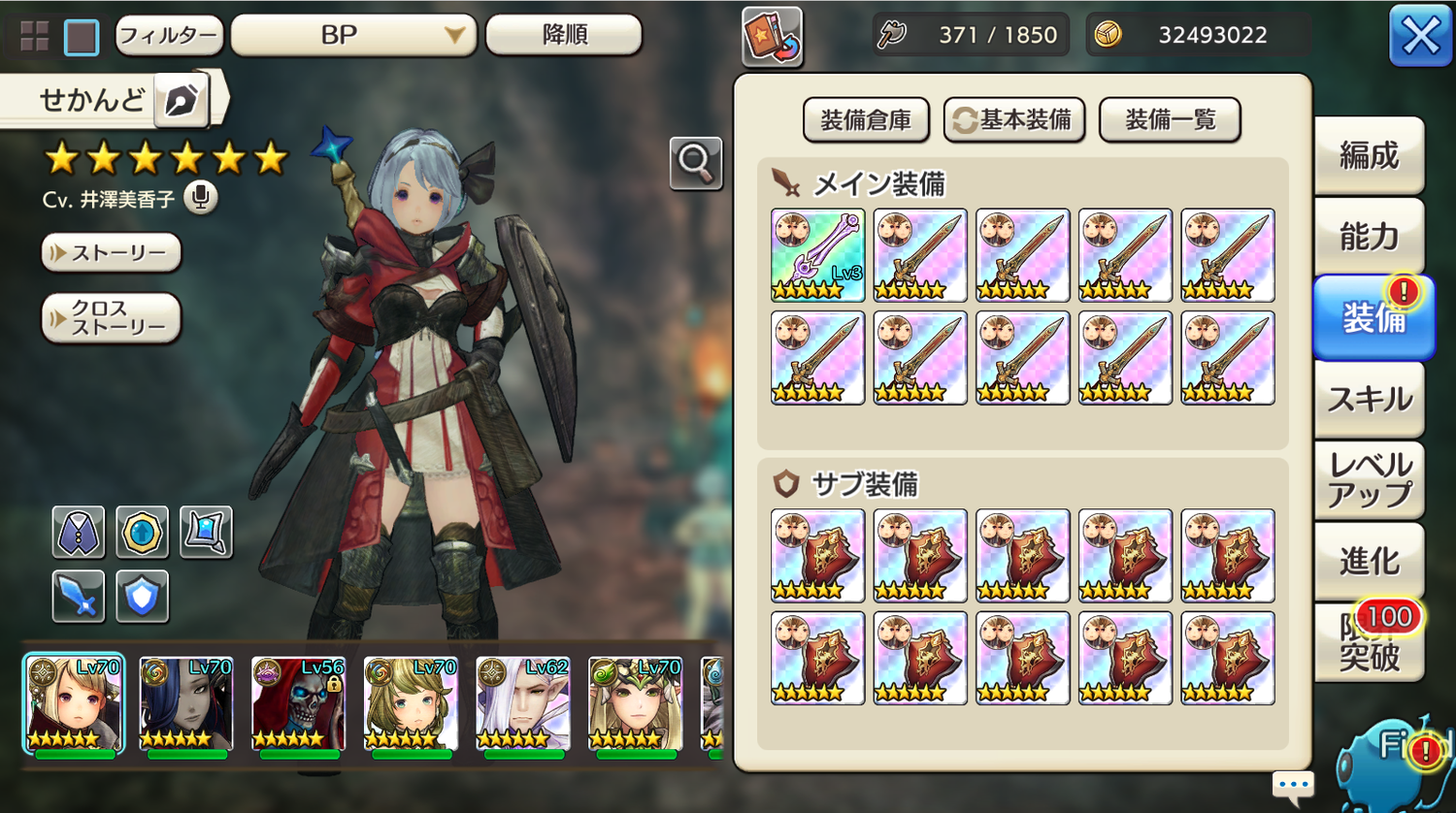Open the フィルター filter options
Image resolution: width=1456 pixels, height=813 pixels.
tap(169, 36)
